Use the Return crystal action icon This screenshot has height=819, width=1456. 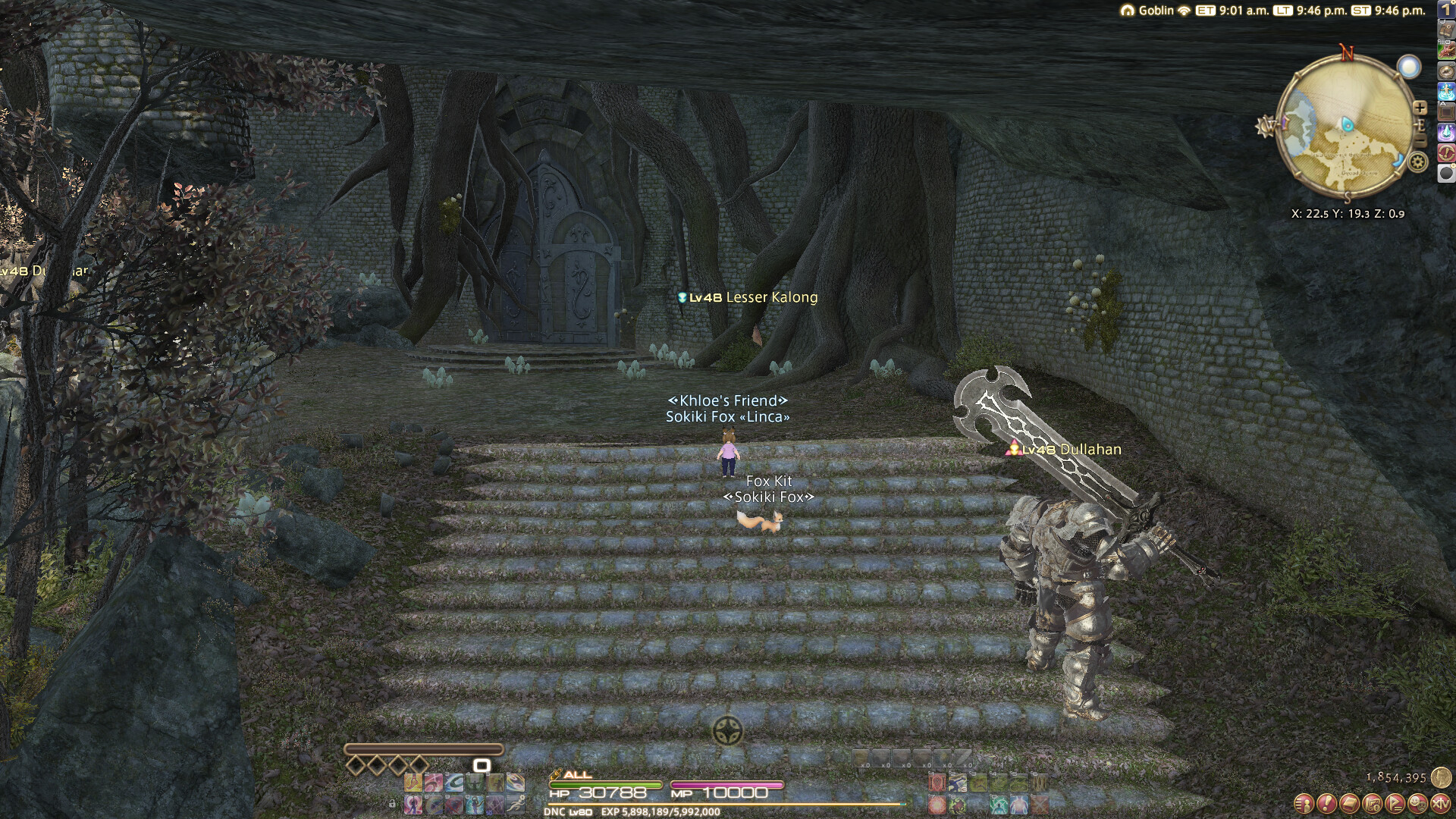click(1446, 132)
